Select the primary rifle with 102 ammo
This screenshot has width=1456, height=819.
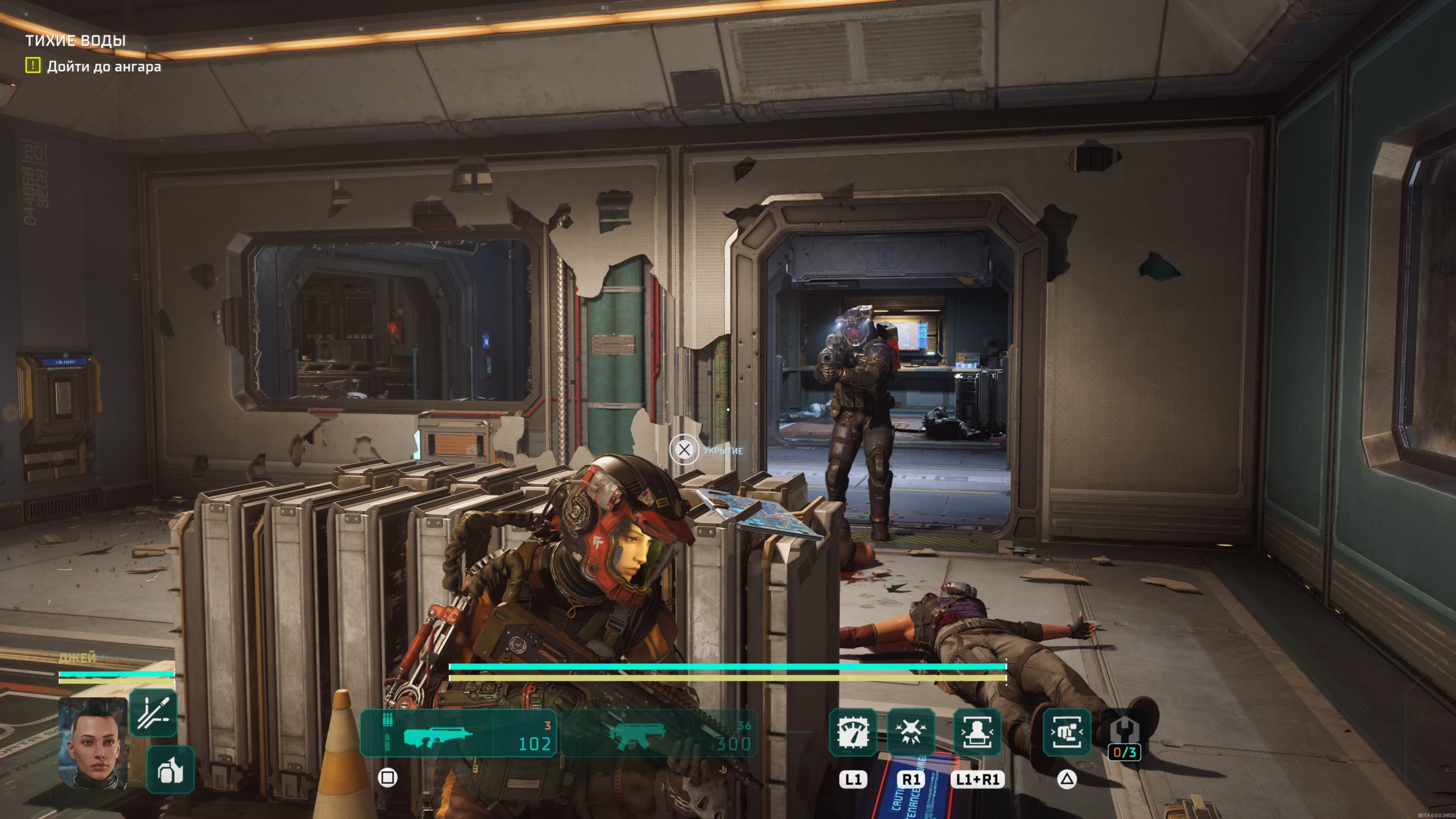[x=458, y=734]
